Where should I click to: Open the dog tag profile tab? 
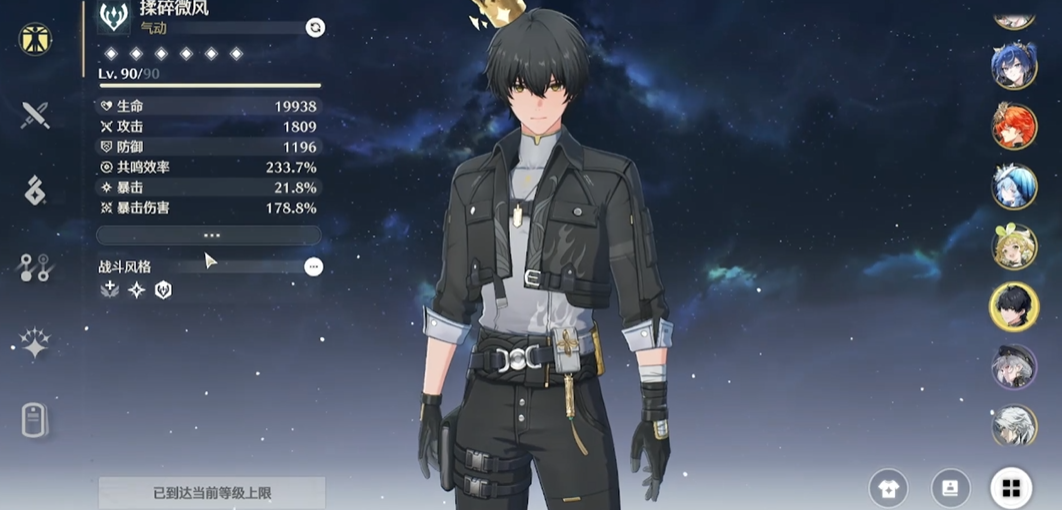tap(36, 421)
